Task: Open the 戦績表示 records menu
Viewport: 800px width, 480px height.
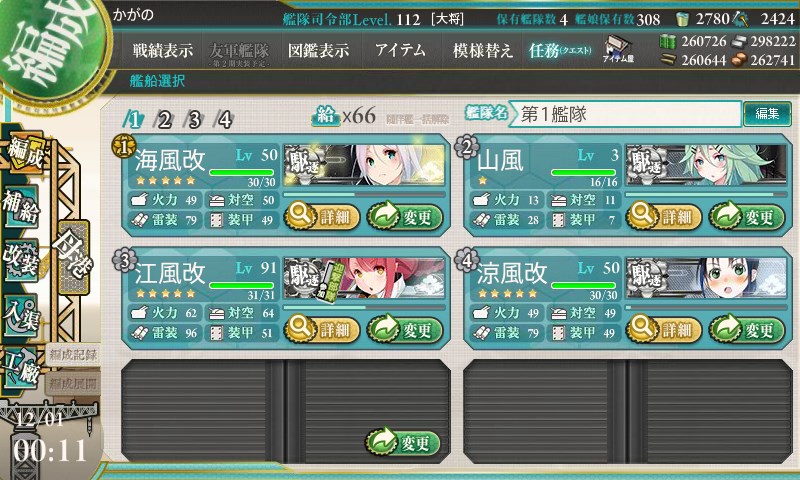Action: click(x=163, y=50)
